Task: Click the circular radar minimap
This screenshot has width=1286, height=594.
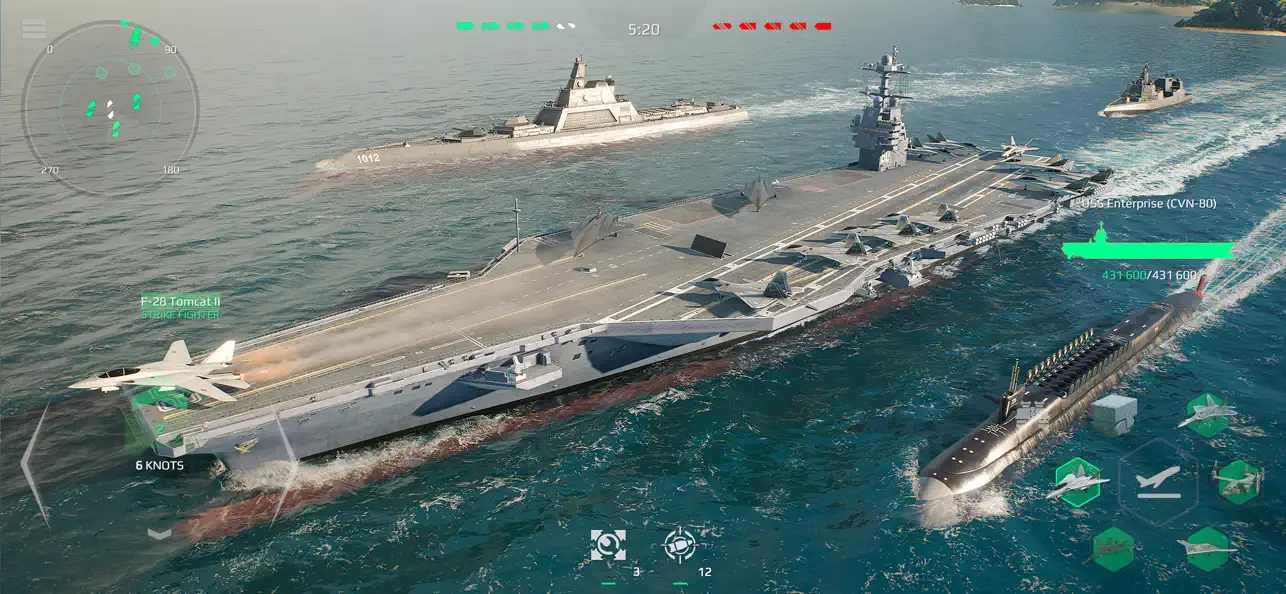Action: point(110,107)
